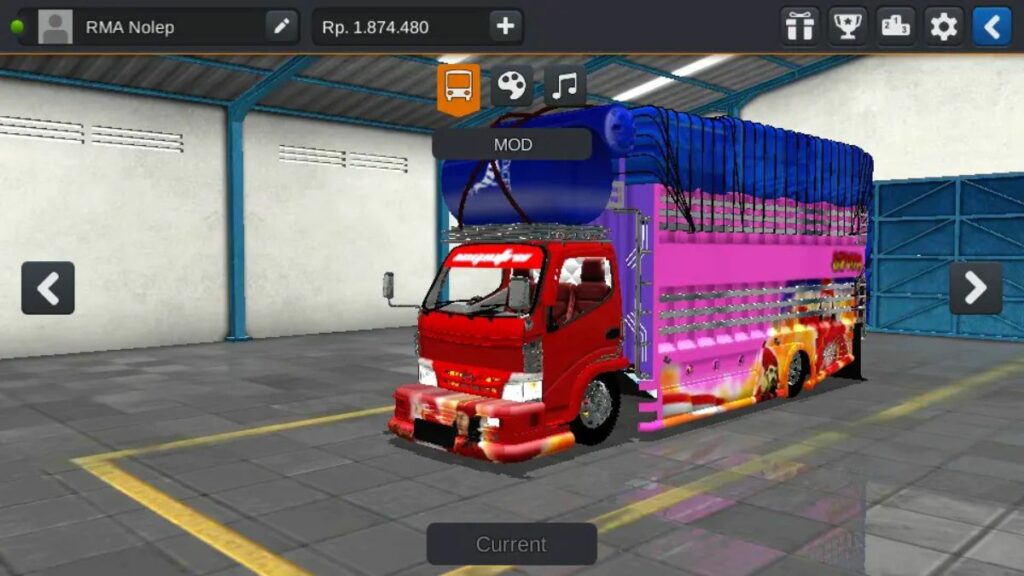Click the Current vehicle button
This screenshot has height=576, width=1024.
511,544
